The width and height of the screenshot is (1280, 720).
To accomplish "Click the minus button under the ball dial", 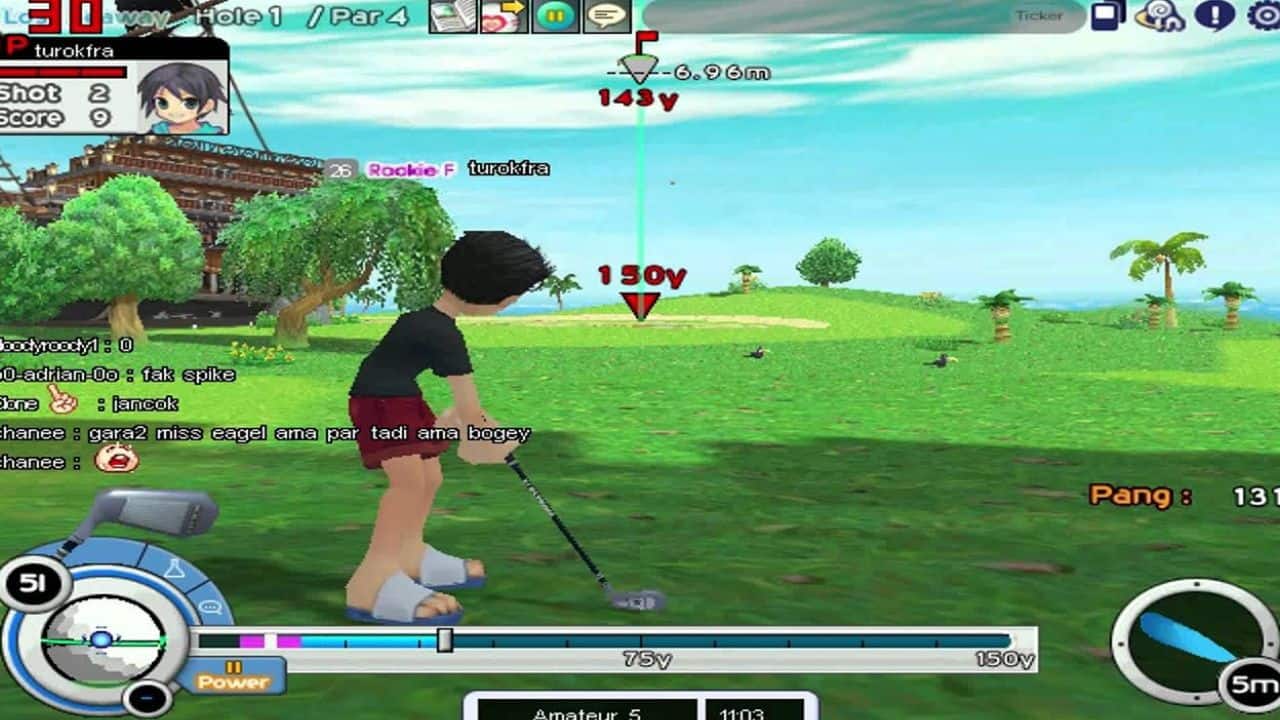I will click(x=147, y=696).
